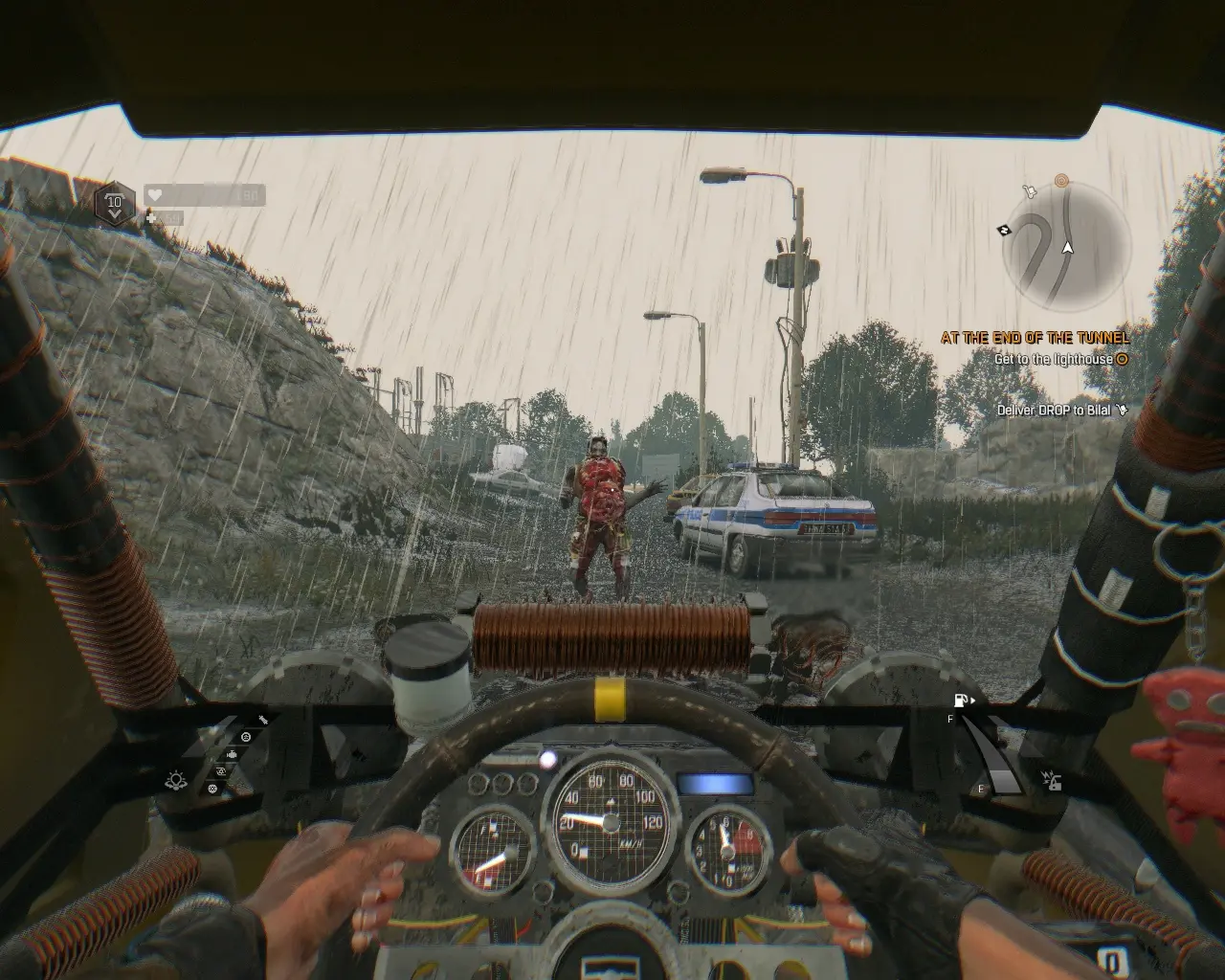This screenshot has width=1225, height=980.
Task: Toggle the headlights light bulb icon
Action: [x=176, y=780]
